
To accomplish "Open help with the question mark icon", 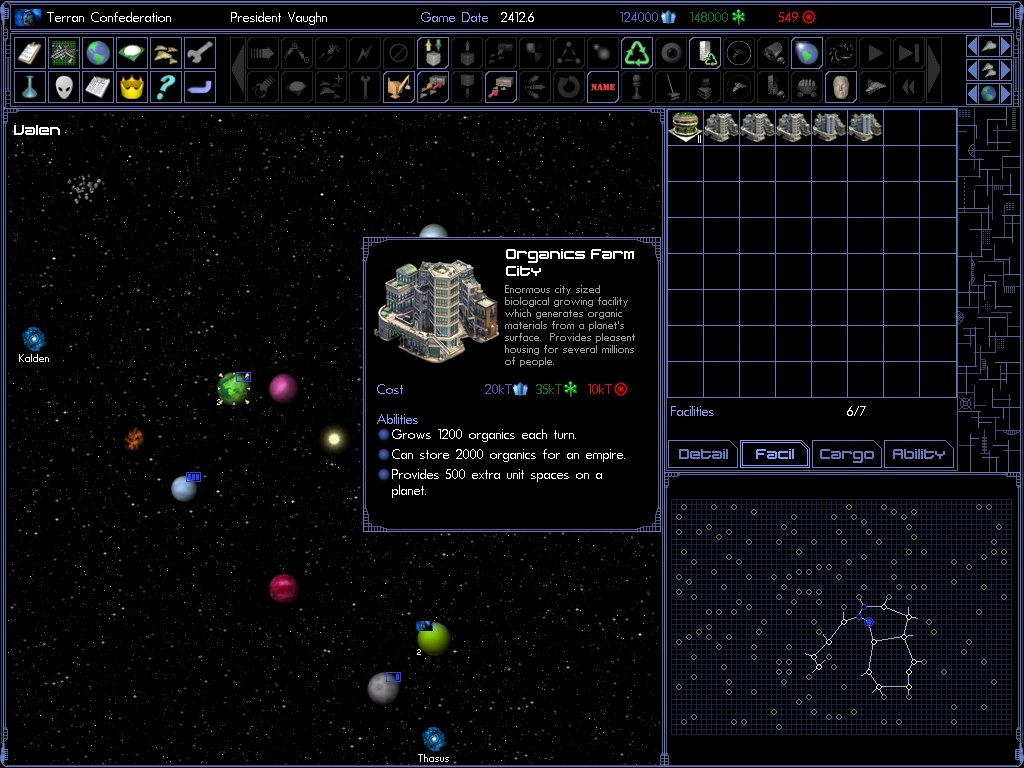I will 166,87.
